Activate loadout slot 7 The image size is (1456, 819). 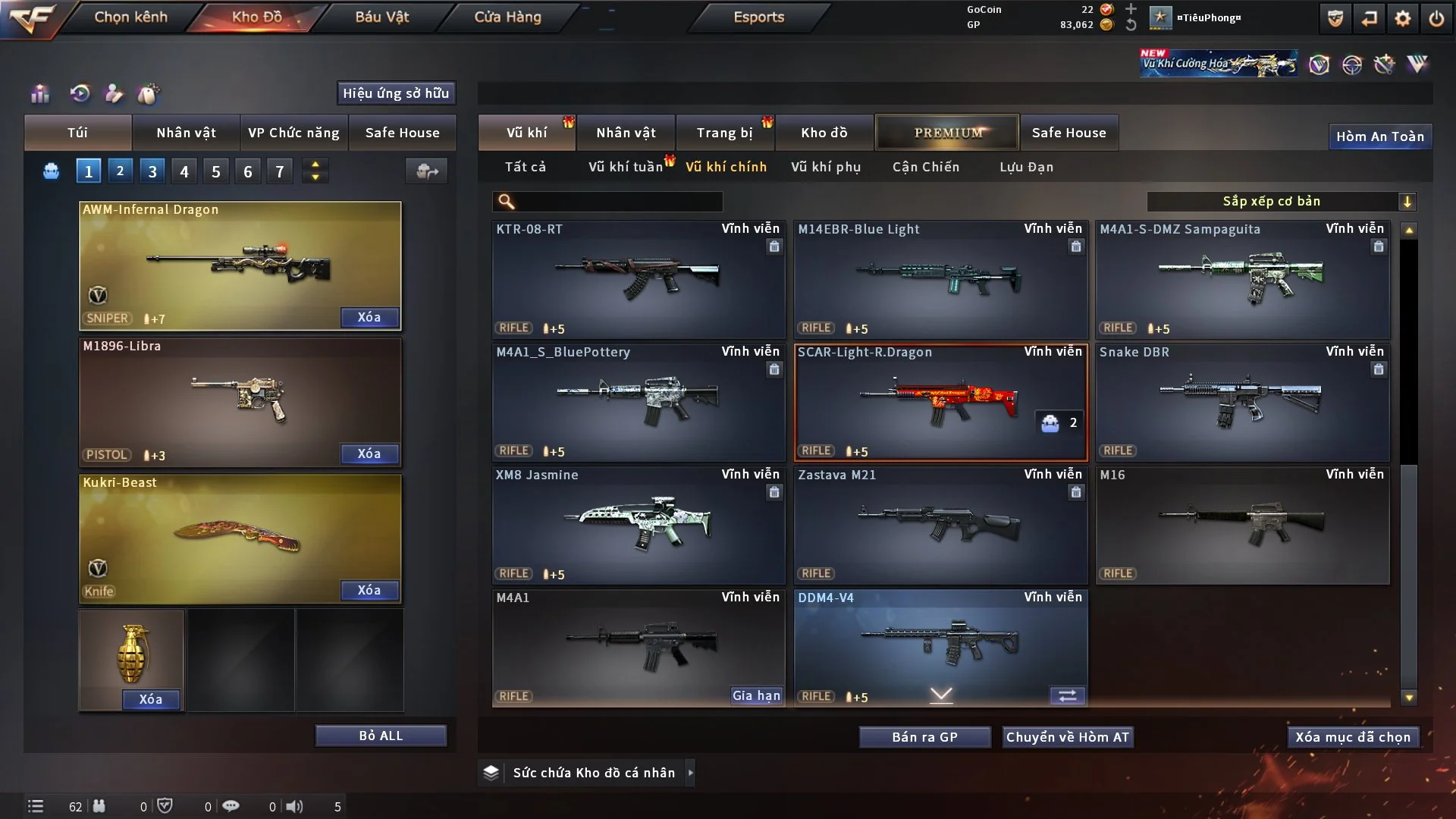pyautogui.click(x=280, y=171)
